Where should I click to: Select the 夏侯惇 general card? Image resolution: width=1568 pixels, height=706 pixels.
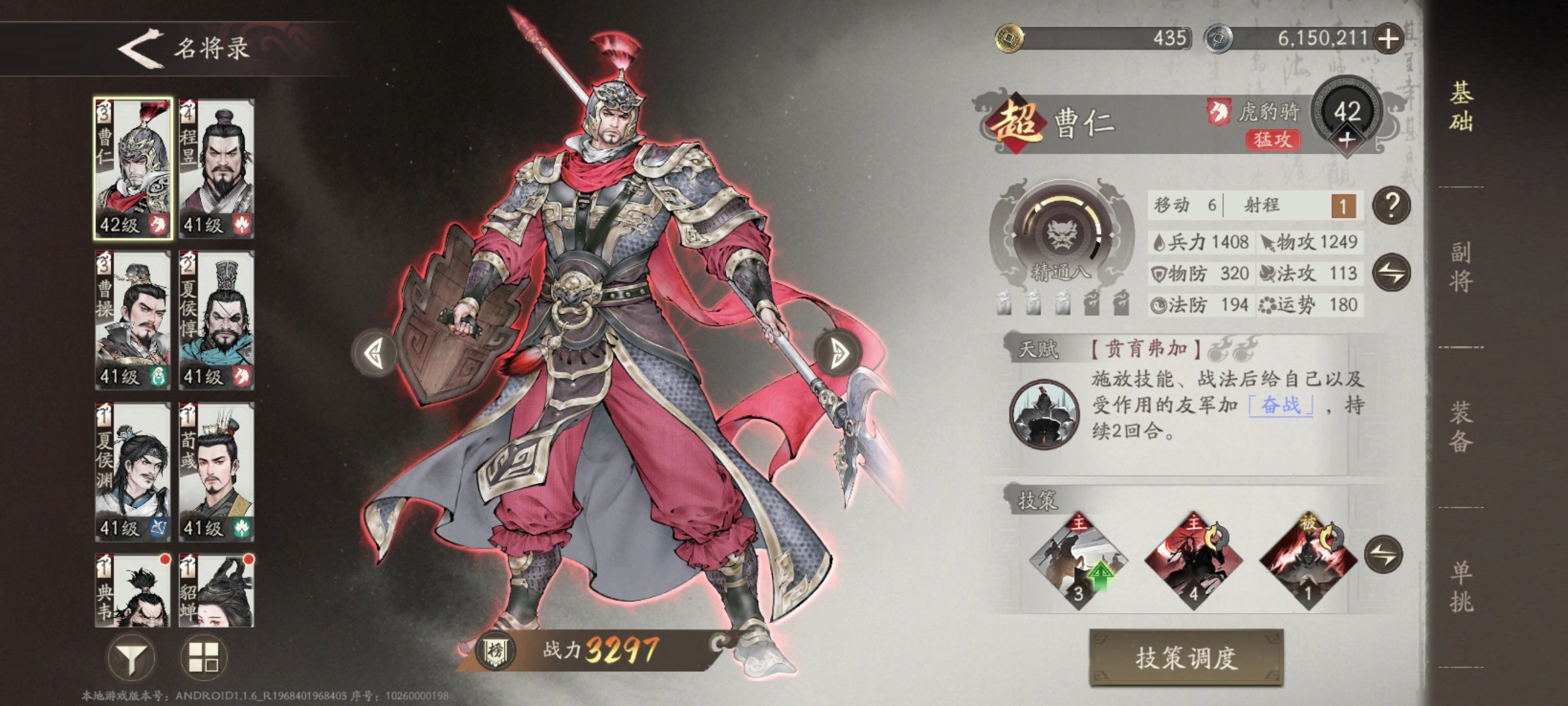217,319
